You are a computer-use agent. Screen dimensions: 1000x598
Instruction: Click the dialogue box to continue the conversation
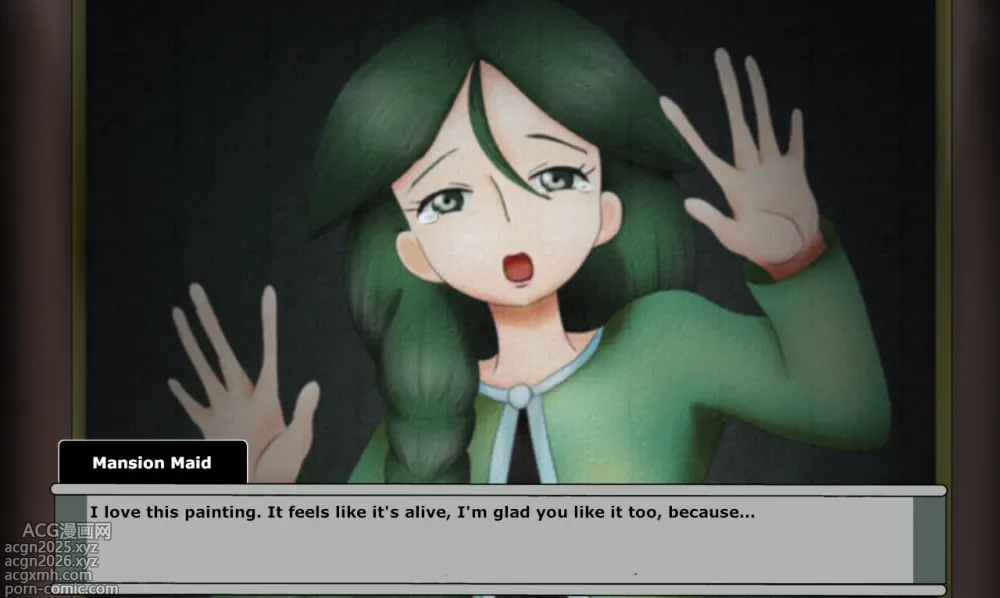tap(500, 538)
